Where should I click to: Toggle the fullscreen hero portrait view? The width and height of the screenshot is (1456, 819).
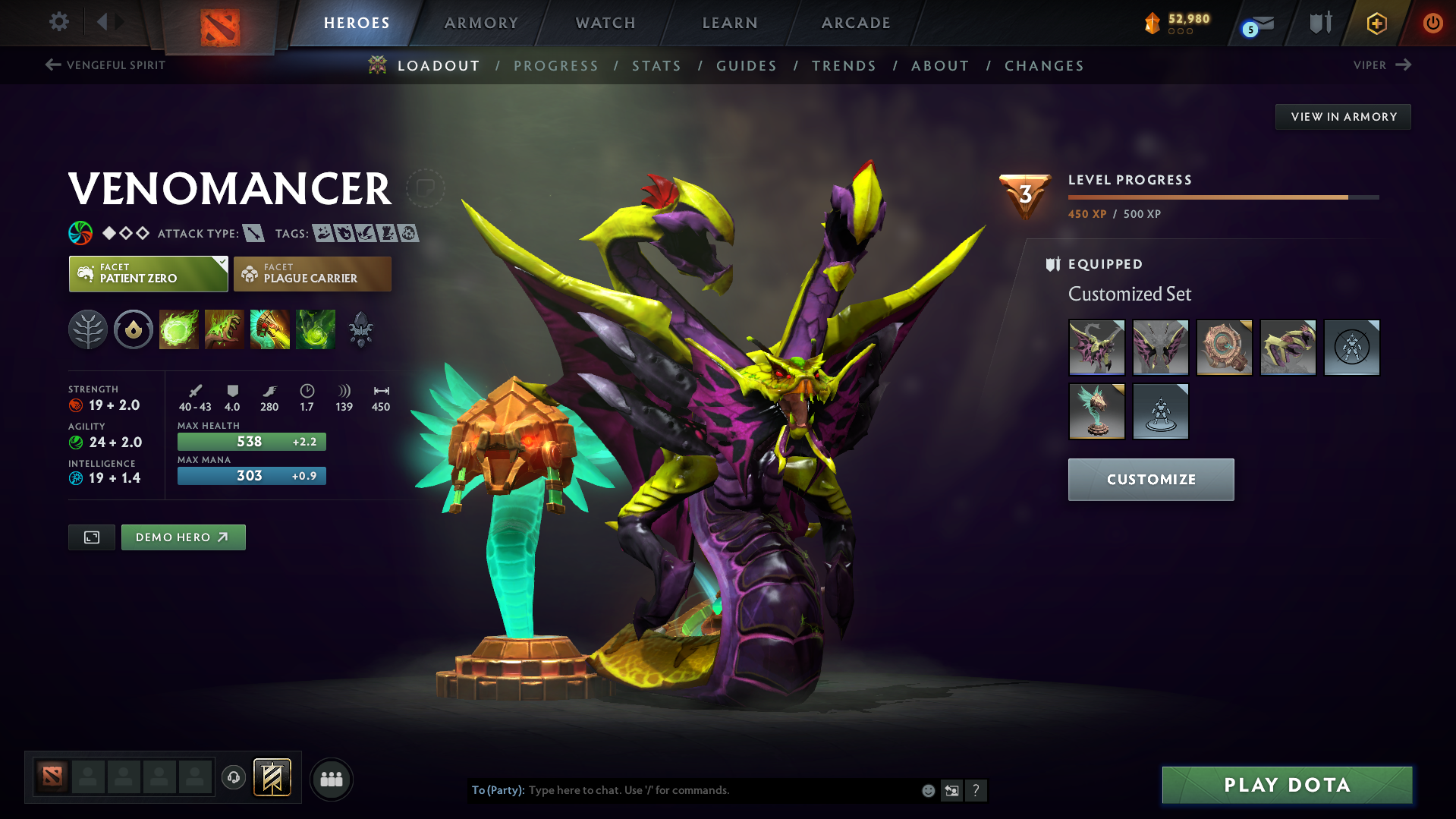tap(91, 537)
